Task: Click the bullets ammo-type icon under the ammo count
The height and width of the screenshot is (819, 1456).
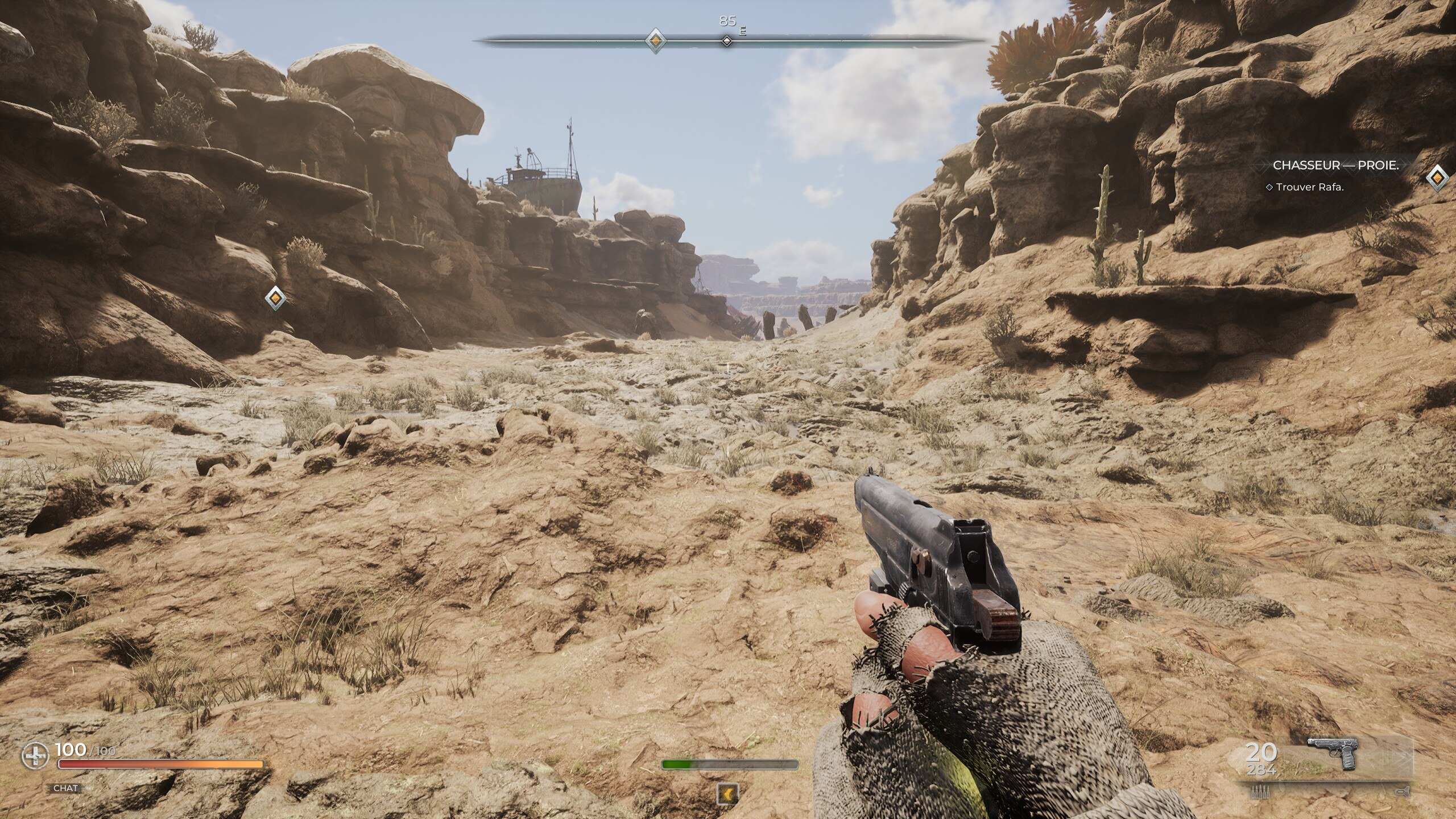Action: click(x=1260, y=791)
